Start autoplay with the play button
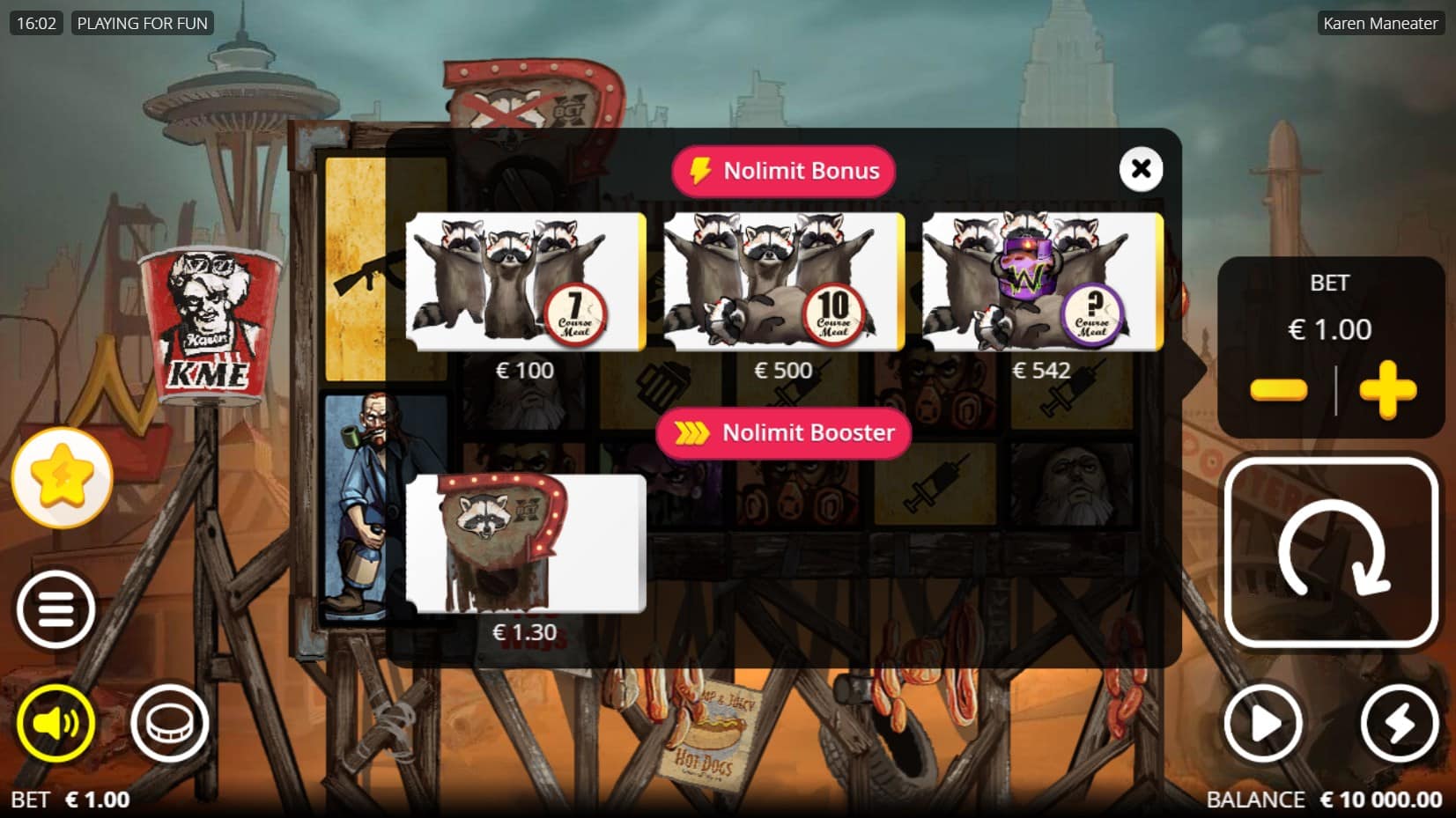The image size is (1456, 818). [1264, 724]
